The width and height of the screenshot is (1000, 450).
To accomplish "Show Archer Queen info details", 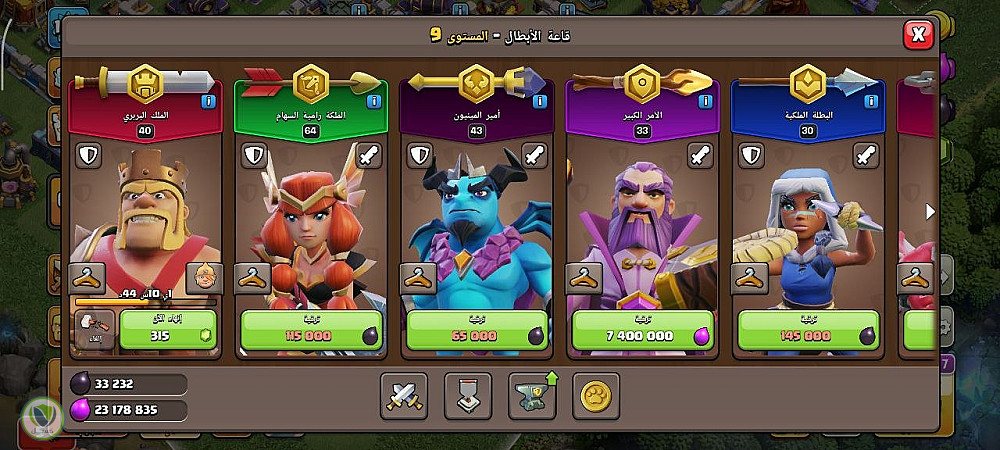I will 374,101.
